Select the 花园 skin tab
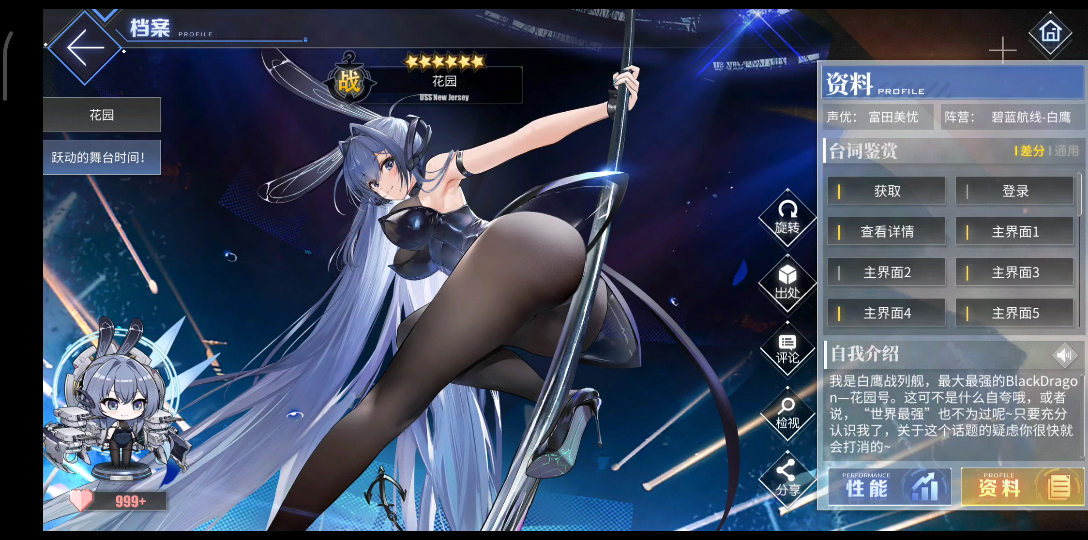1088x540 pixels. tap(102, 115)
